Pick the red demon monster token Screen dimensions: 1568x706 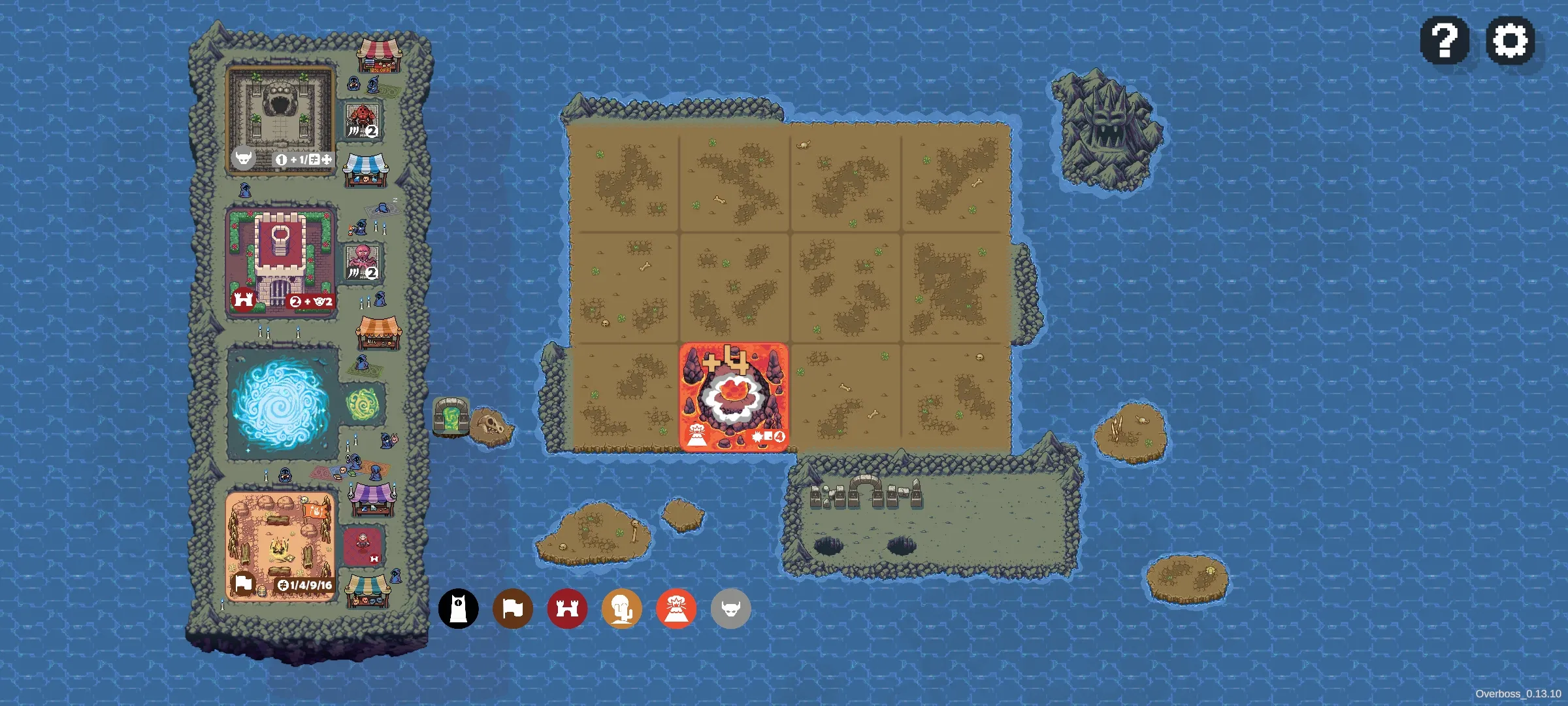tap(363, 121)
